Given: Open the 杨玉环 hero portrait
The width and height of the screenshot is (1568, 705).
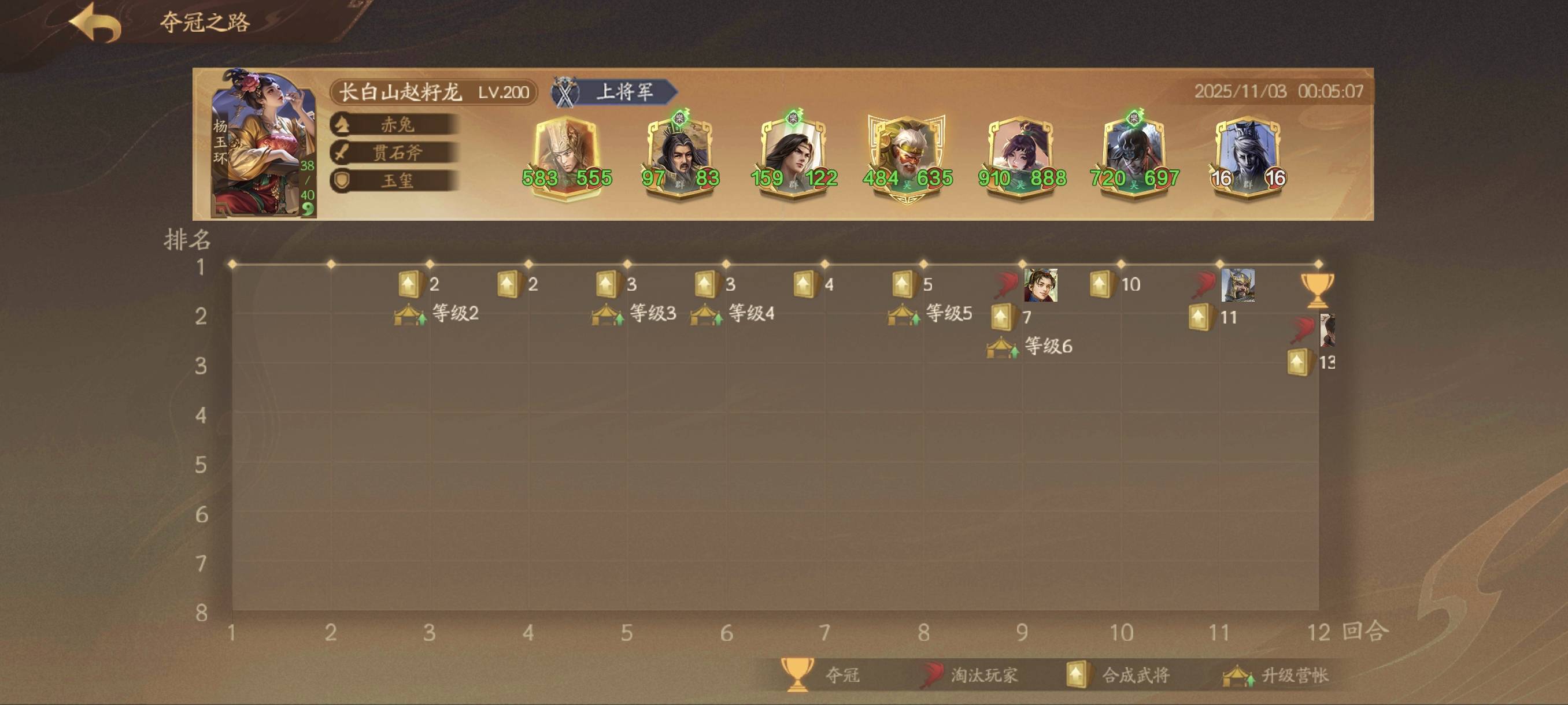Looking at the screenshot, I should (x=263, y=144).
